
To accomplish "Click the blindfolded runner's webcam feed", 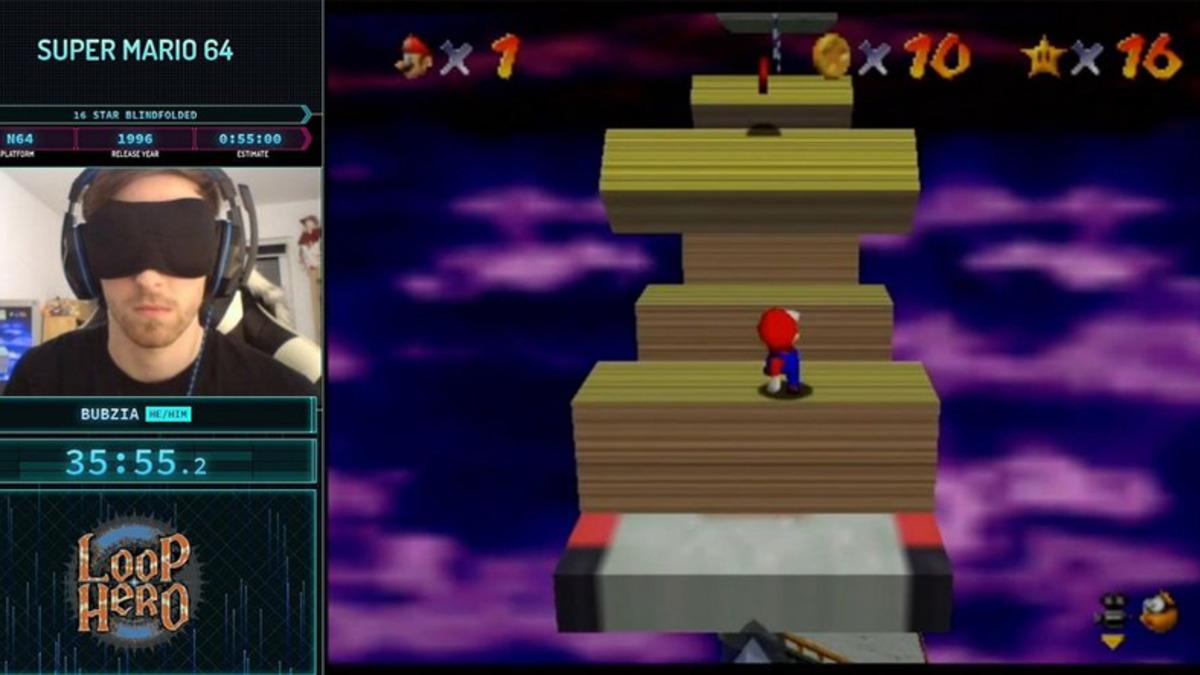I will coord(160,282).
